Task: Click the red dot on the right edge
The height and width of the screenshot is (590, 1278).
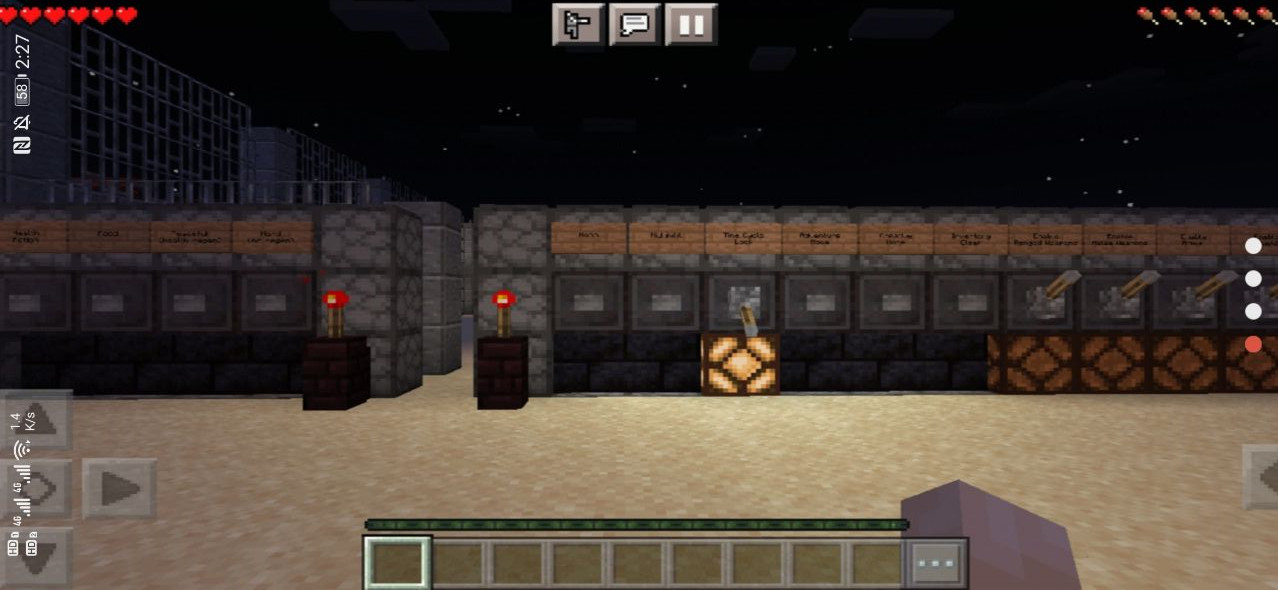Action: click(1253, 344)
